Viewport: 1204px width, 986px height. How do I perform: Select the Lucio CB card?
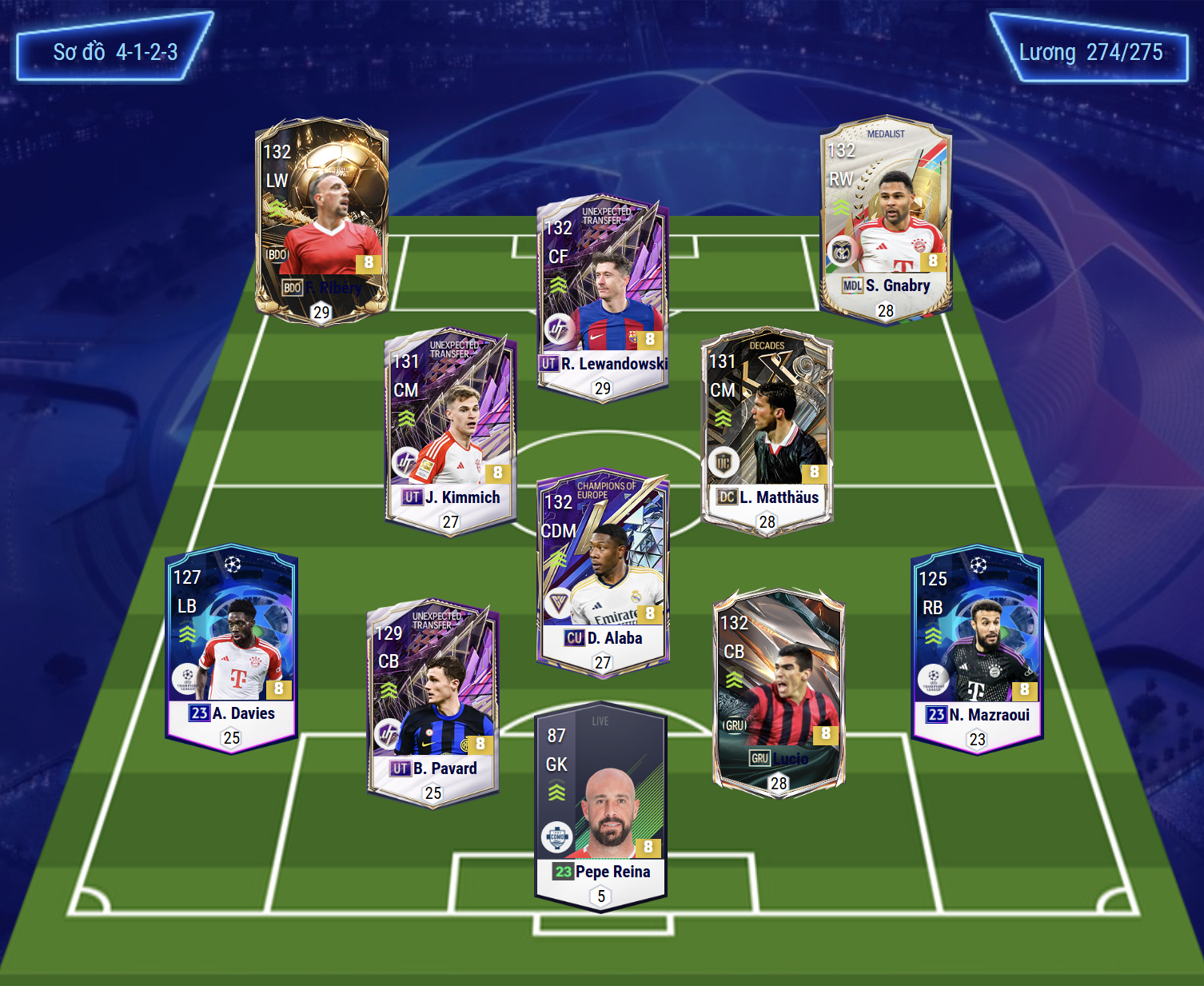click(x=779, y=693)
